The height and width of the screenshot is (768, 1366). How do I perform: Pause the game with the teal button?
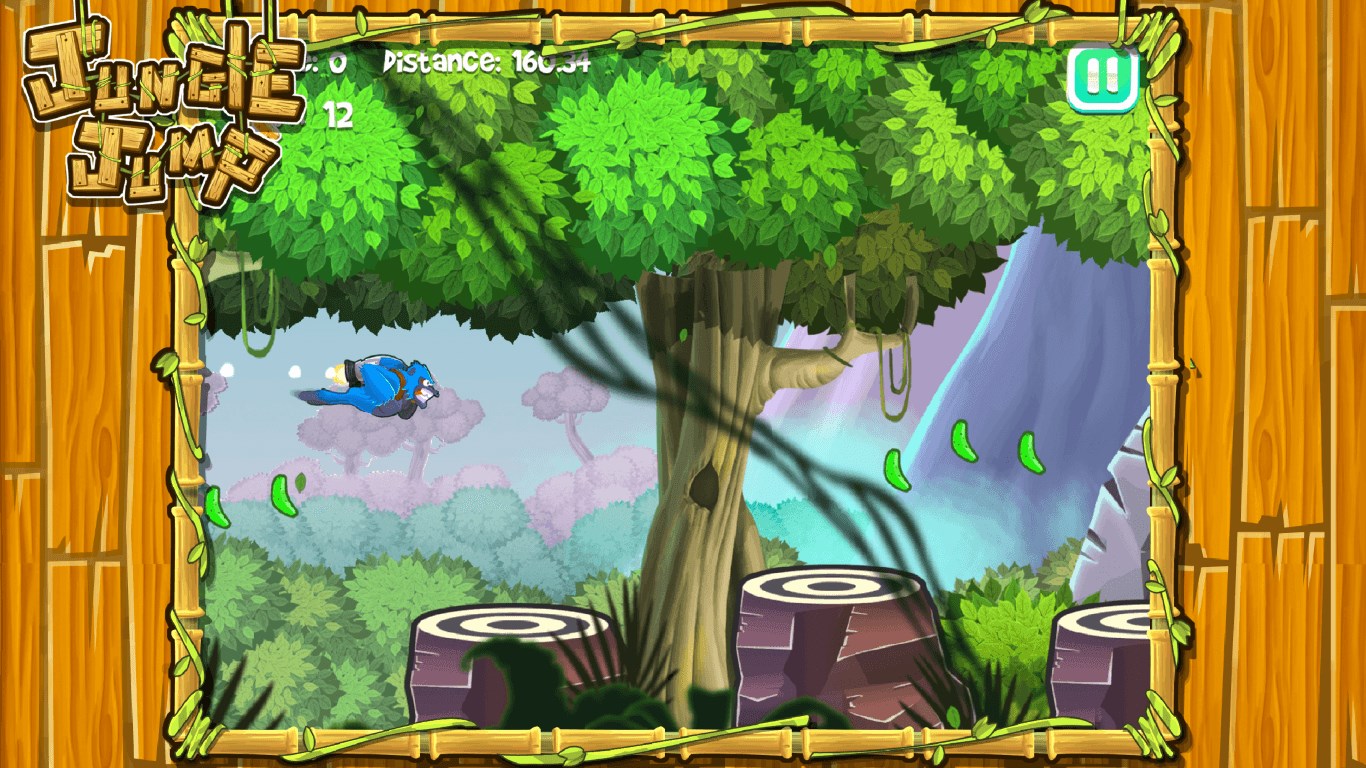click(1102, 77)
